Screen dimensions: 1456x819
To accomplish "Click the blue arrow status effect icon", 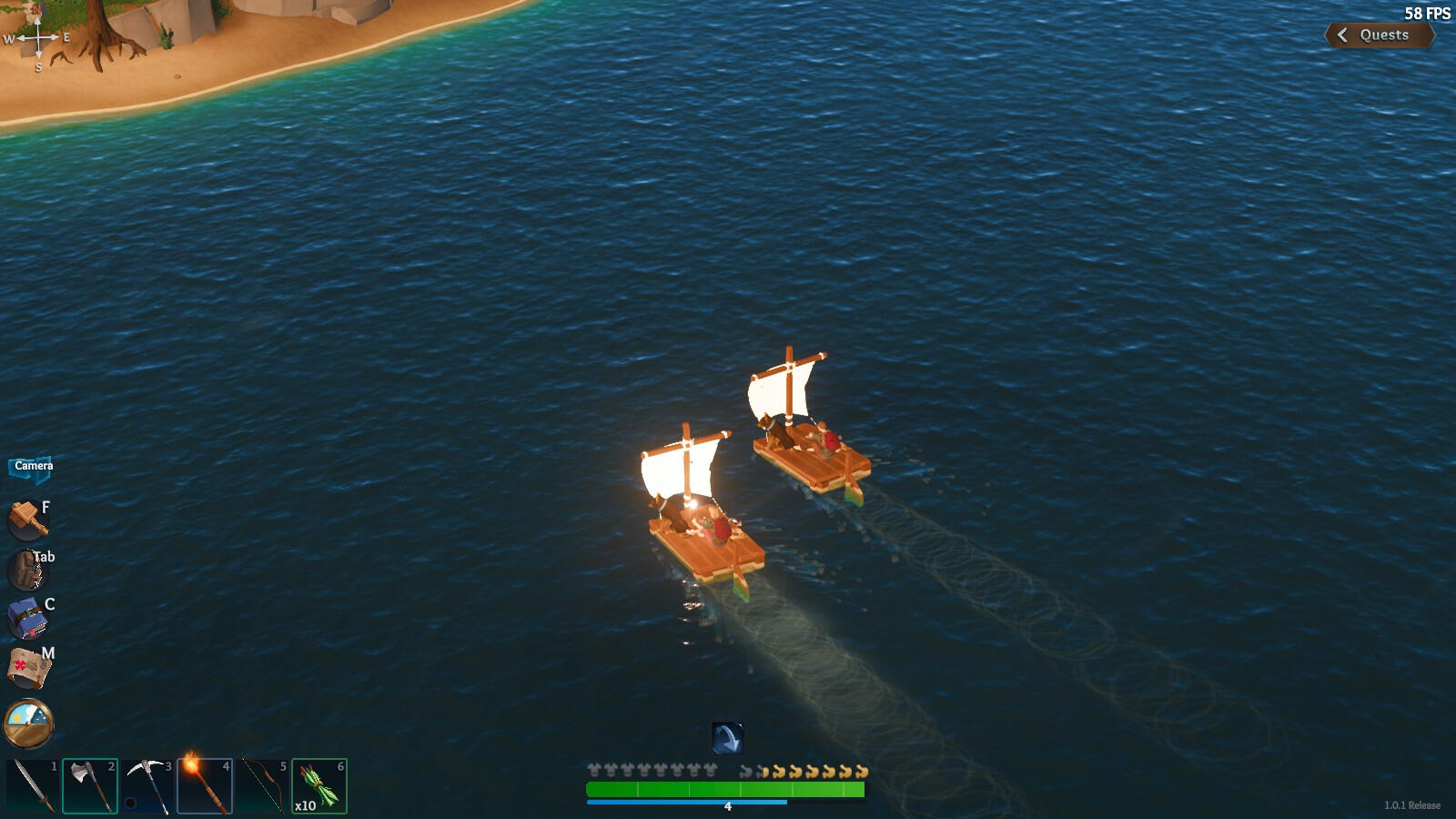I will pyautogui.click(x=727, y=738).
